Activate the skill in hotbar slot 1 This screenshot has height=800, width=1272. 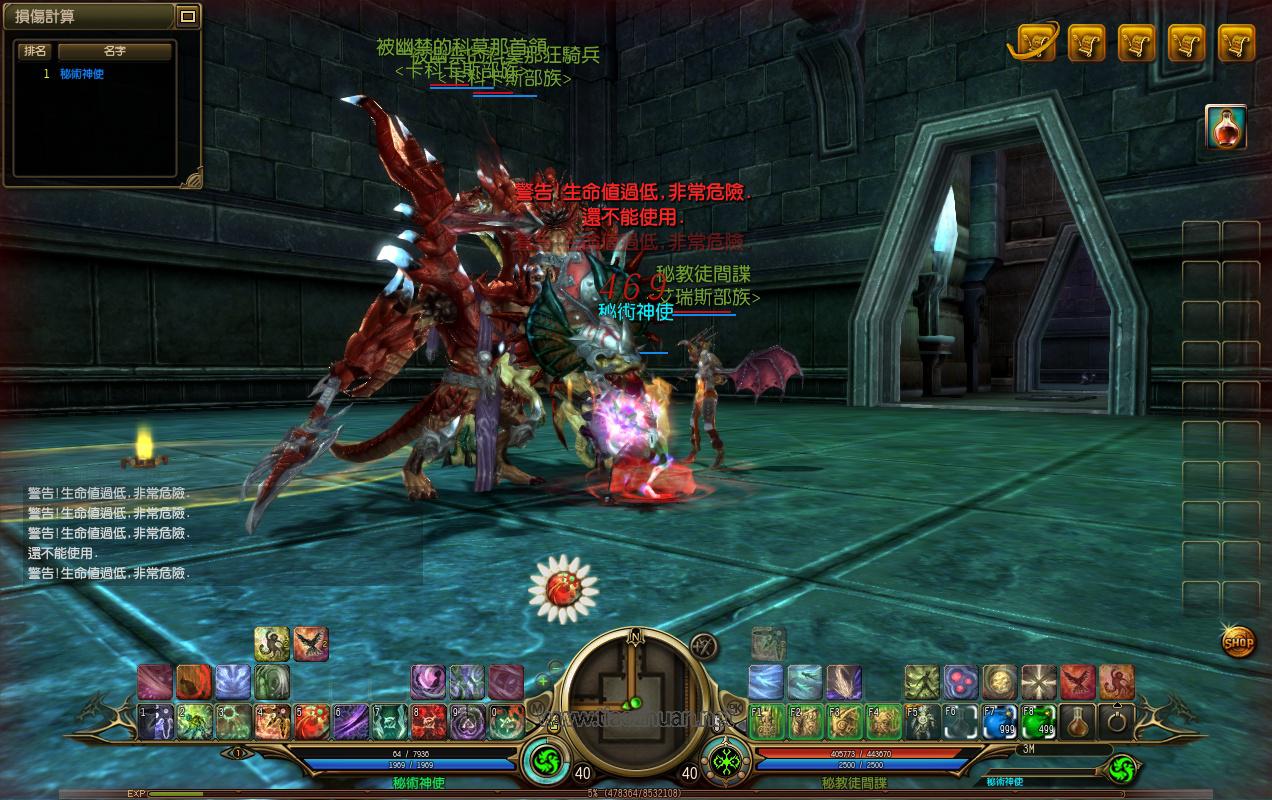point(155,721)
